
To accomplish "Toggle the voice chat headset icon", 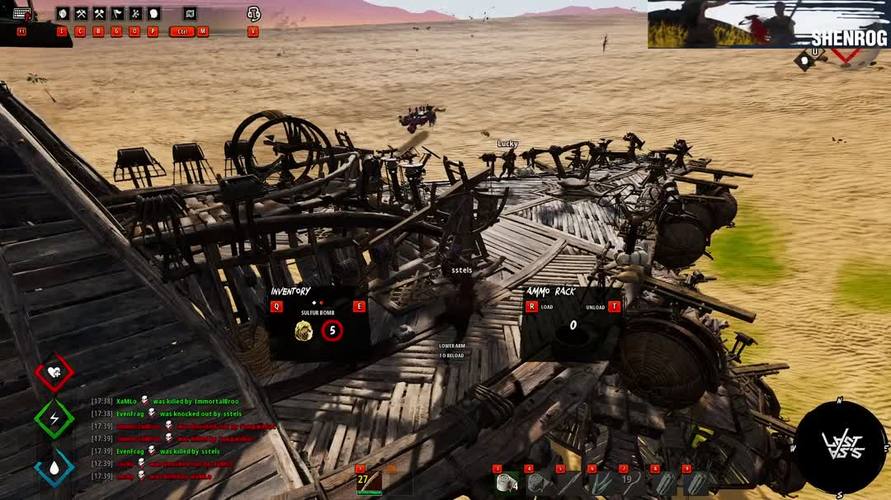I will tap(253, 14).
